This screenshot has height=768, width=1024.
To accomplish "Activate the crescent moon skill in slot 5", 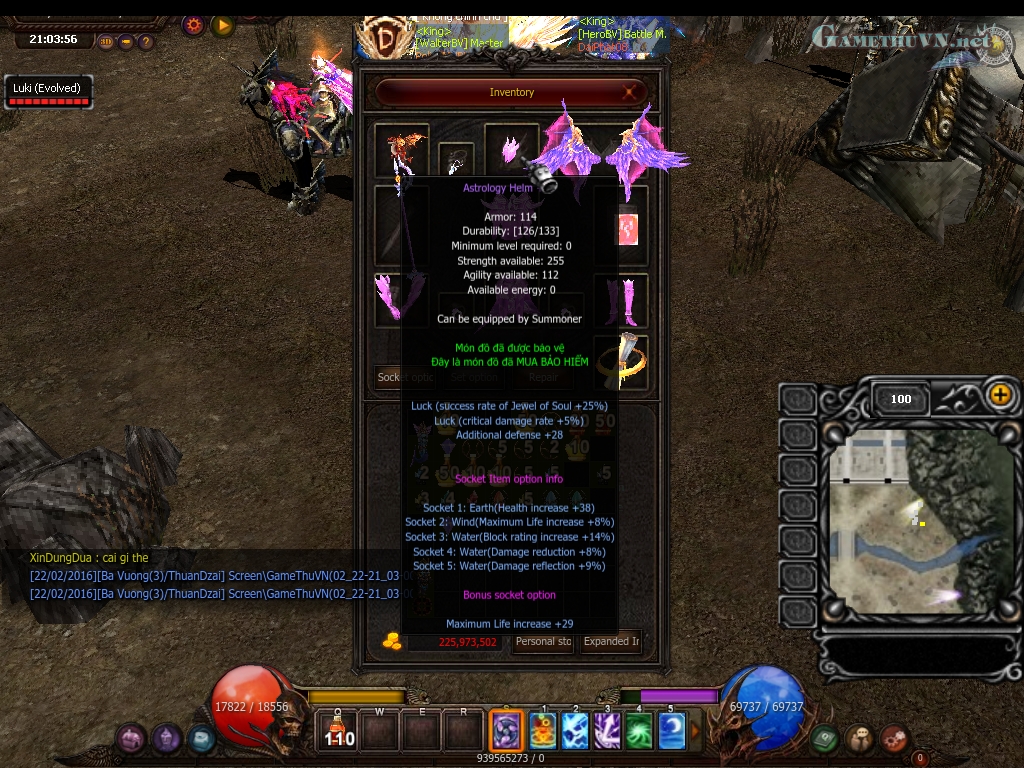I will [x=672, y=731].
